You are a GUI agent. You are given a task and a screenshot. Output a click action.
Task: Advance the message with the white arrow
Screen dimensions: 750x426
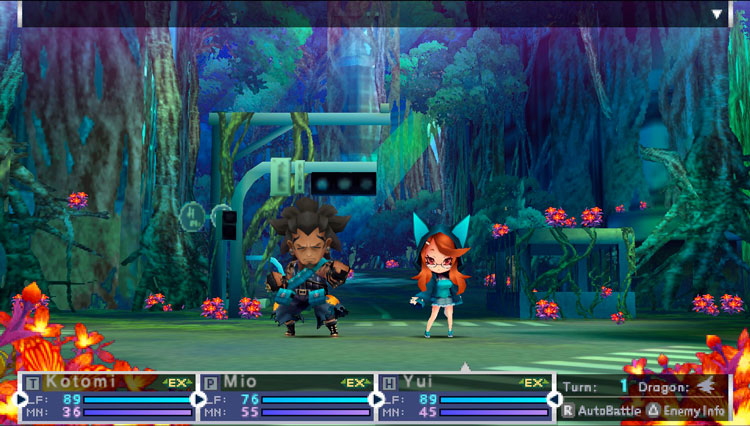point(717,15)
